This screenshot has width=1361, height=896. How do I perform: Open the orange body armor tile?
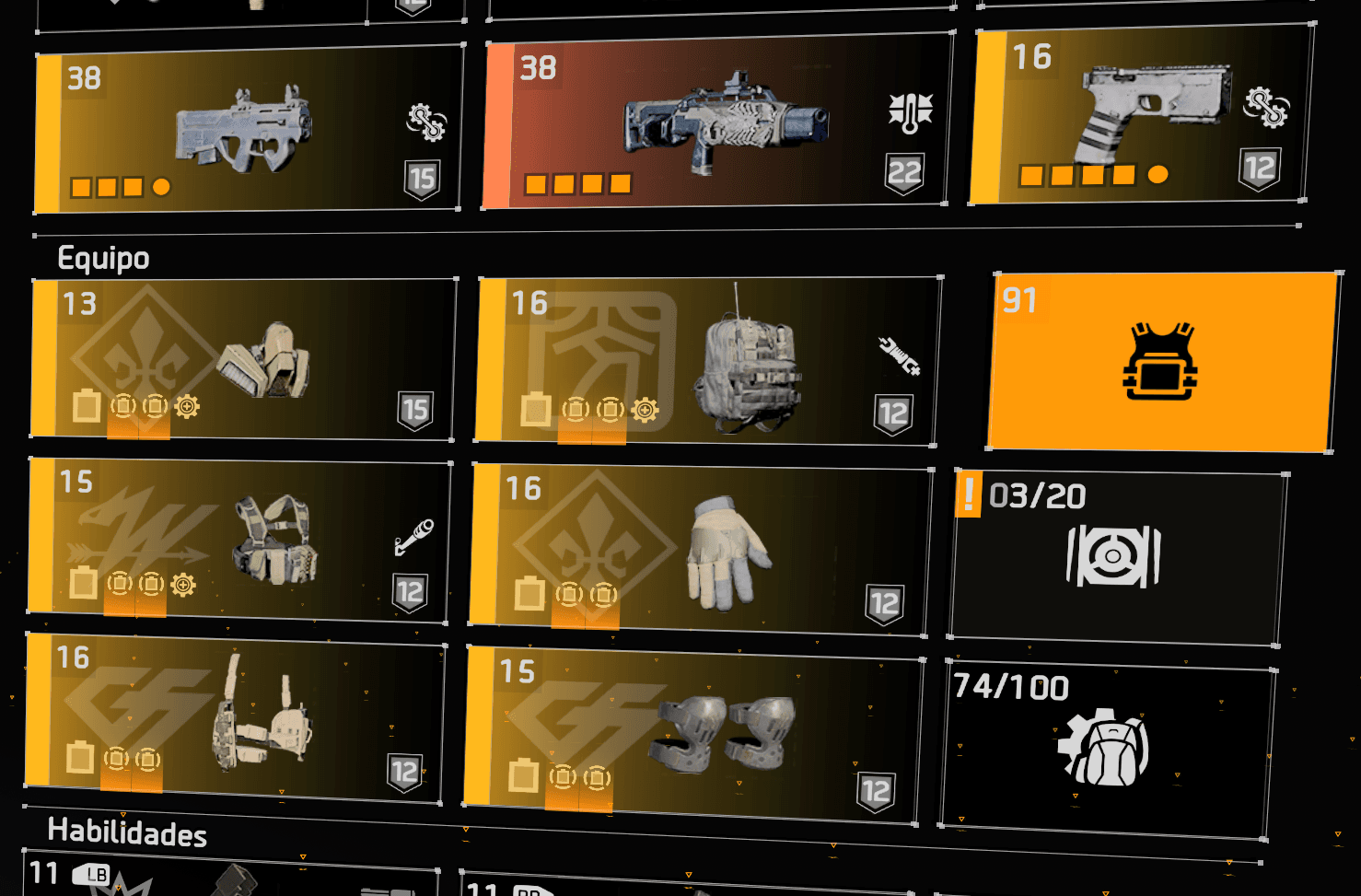[x=1162, y=362]
